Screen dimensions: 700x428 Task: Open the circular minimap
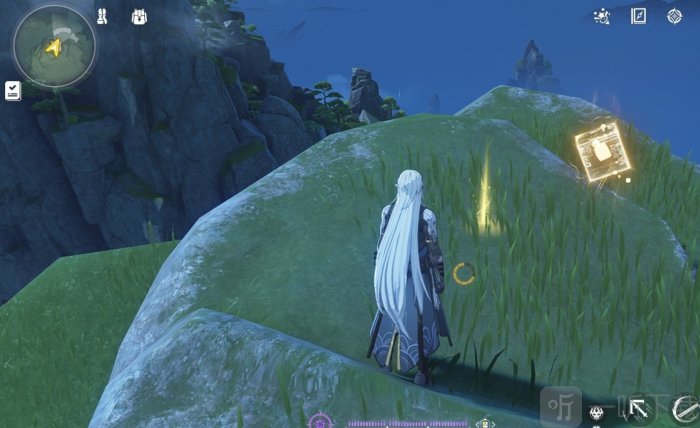[54, 45]
